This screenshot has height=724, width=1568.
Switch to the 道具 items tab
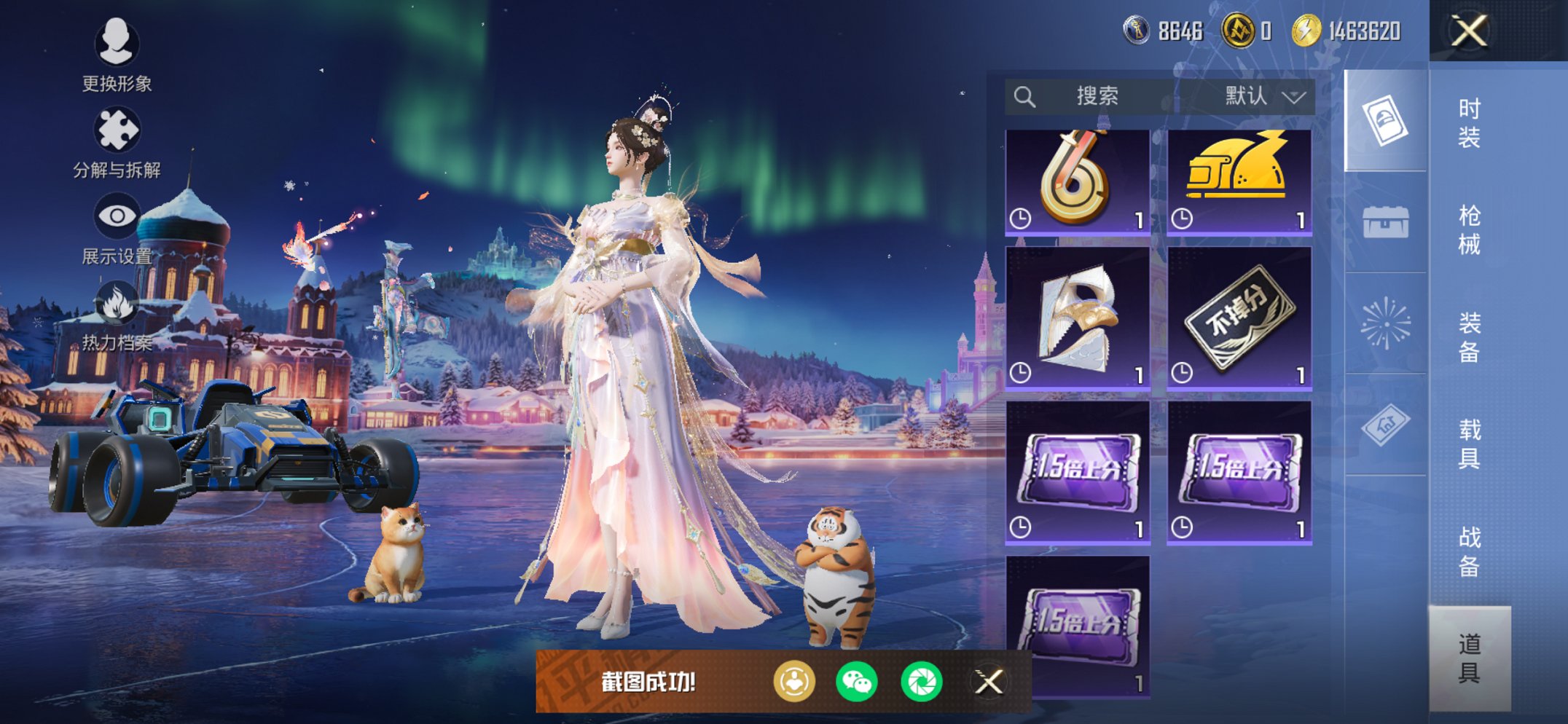tap(1469, 658)
